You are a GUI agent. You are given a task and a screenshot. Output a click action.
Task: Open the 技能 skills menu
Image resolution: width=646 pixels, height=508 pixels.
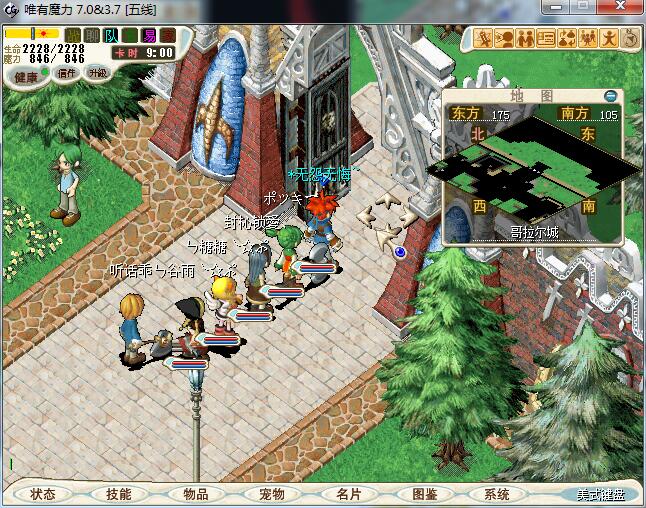point(119,494)
